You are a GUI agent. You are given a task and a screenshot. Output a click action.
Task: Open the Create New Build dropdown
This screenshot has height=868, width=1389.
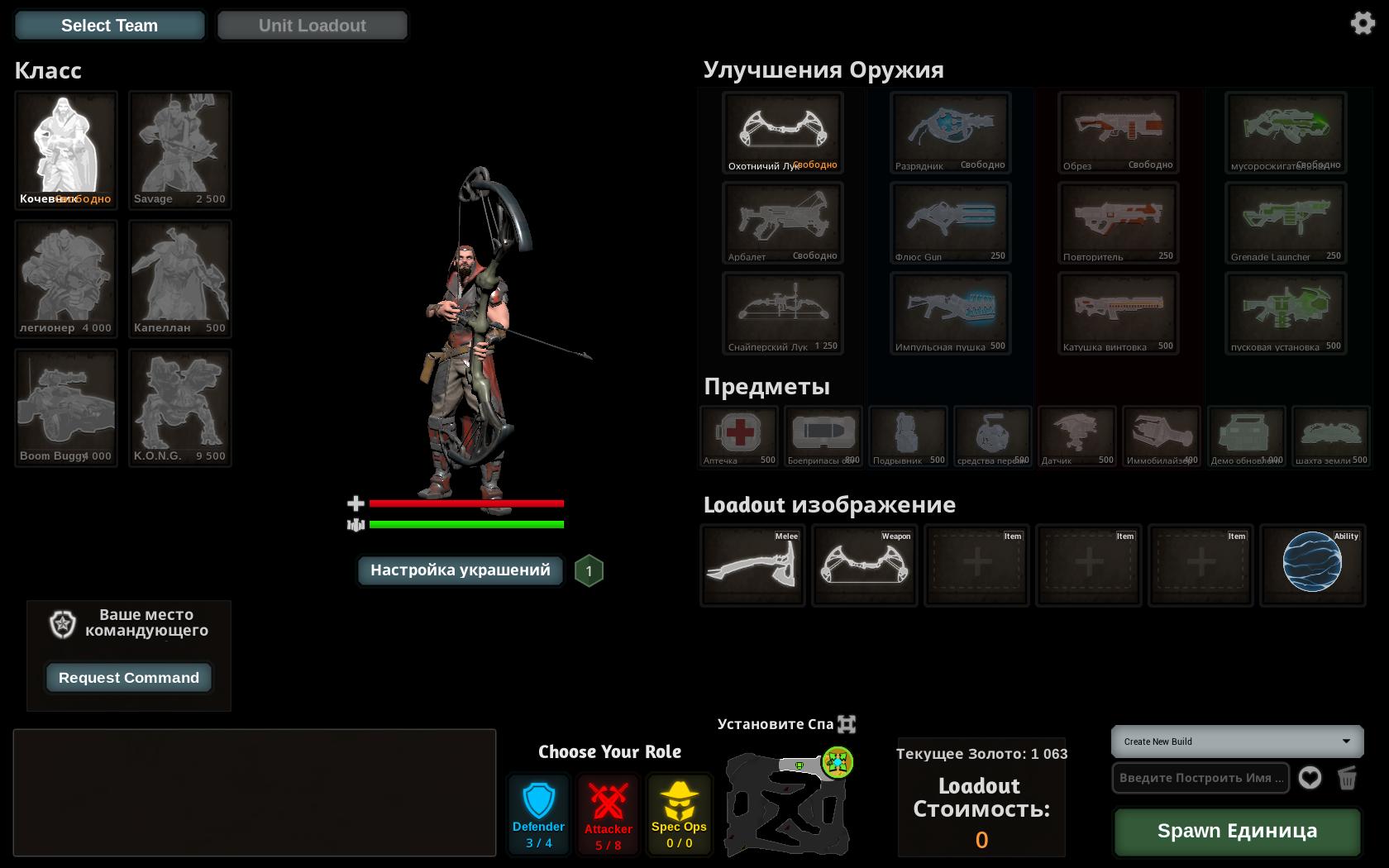[x=1237, y=742]
